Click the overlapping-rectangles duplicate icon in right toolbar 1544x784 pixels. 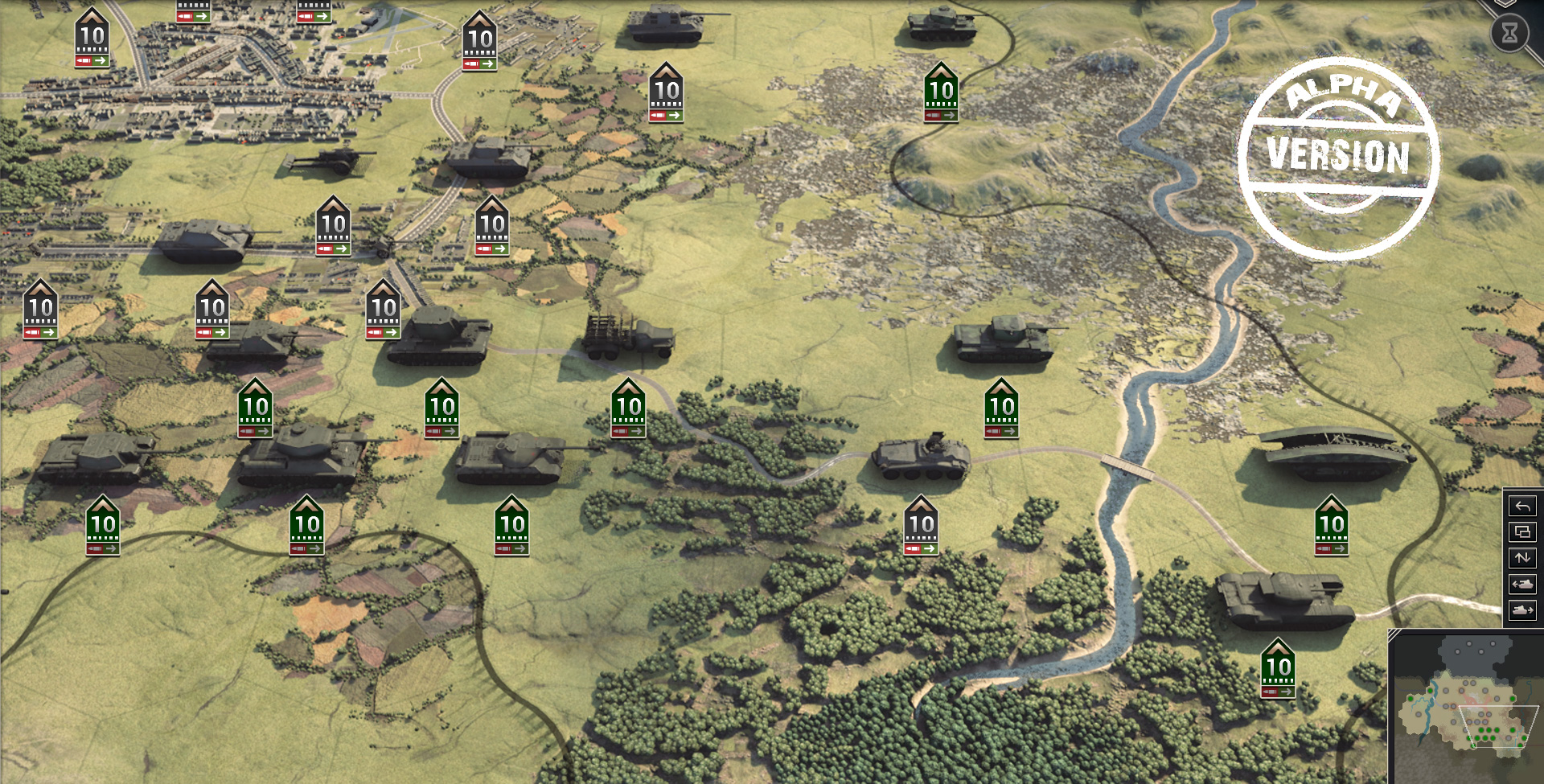pyautogui.click(x=1522, y=532)
